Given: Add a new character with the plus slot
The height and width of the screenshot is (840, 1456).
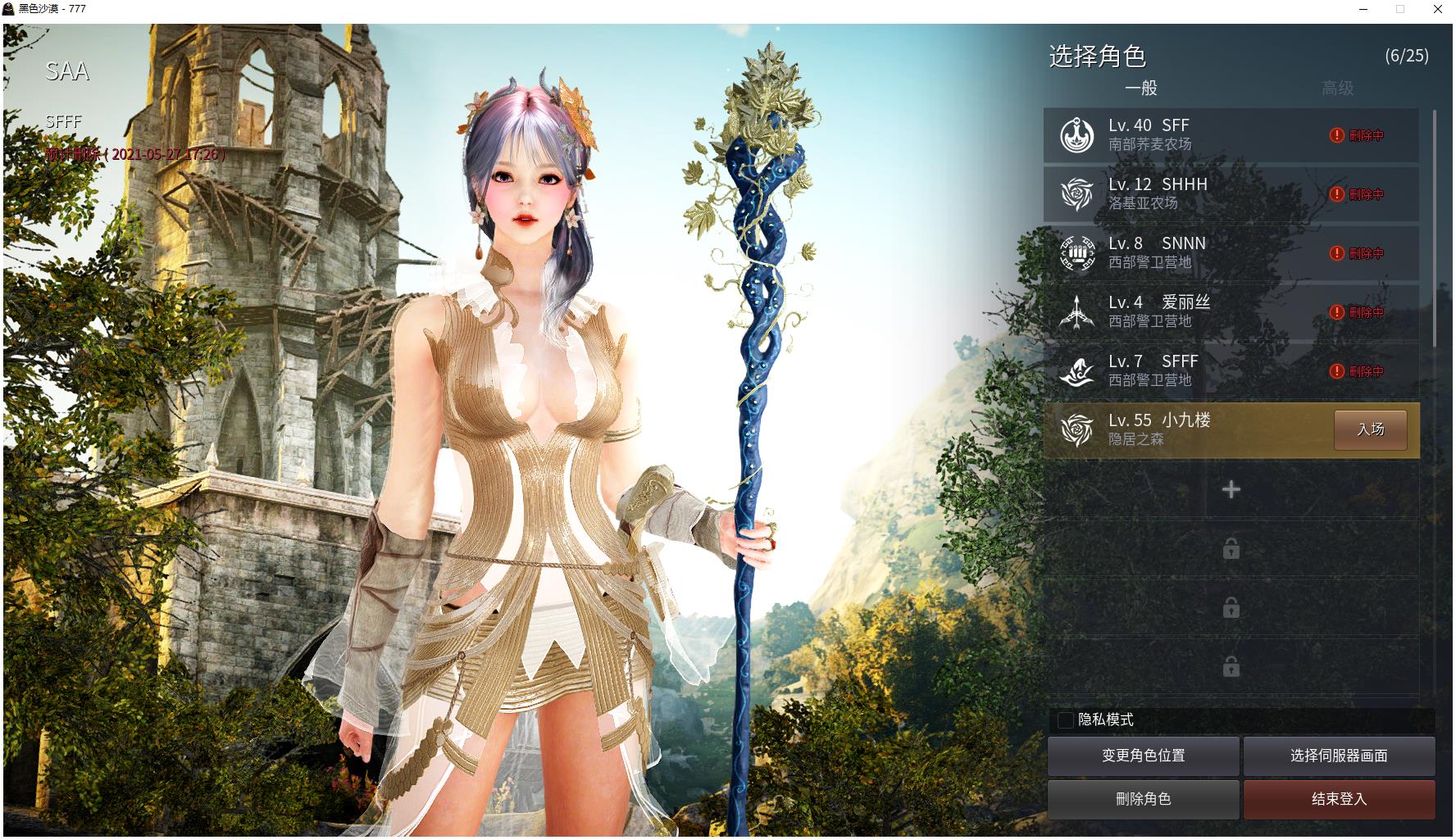Looking at the screenshot, I should 1231,490.
